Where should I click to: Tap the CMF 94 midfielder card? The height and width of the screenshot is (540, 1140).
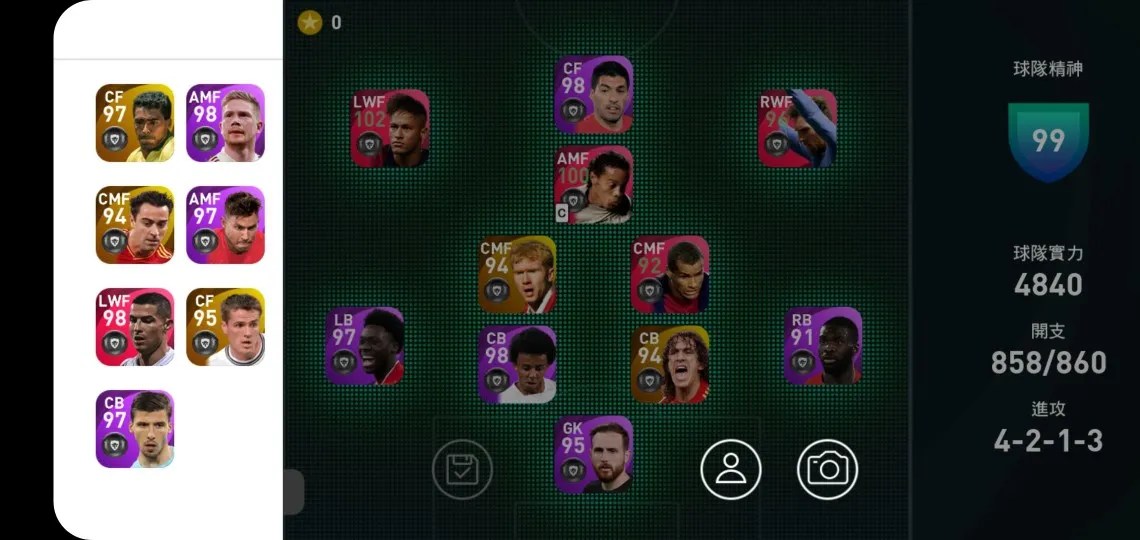[518, 275]
